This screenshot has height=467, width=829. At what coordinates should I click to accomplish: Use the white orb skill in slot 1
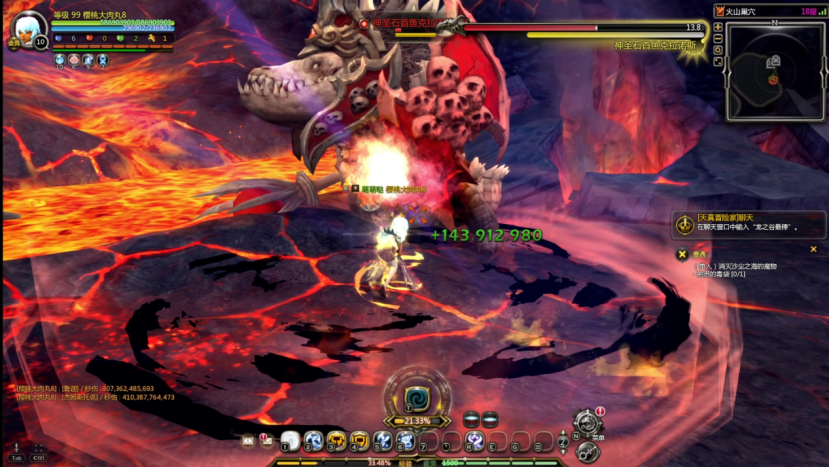coord(290,440)
